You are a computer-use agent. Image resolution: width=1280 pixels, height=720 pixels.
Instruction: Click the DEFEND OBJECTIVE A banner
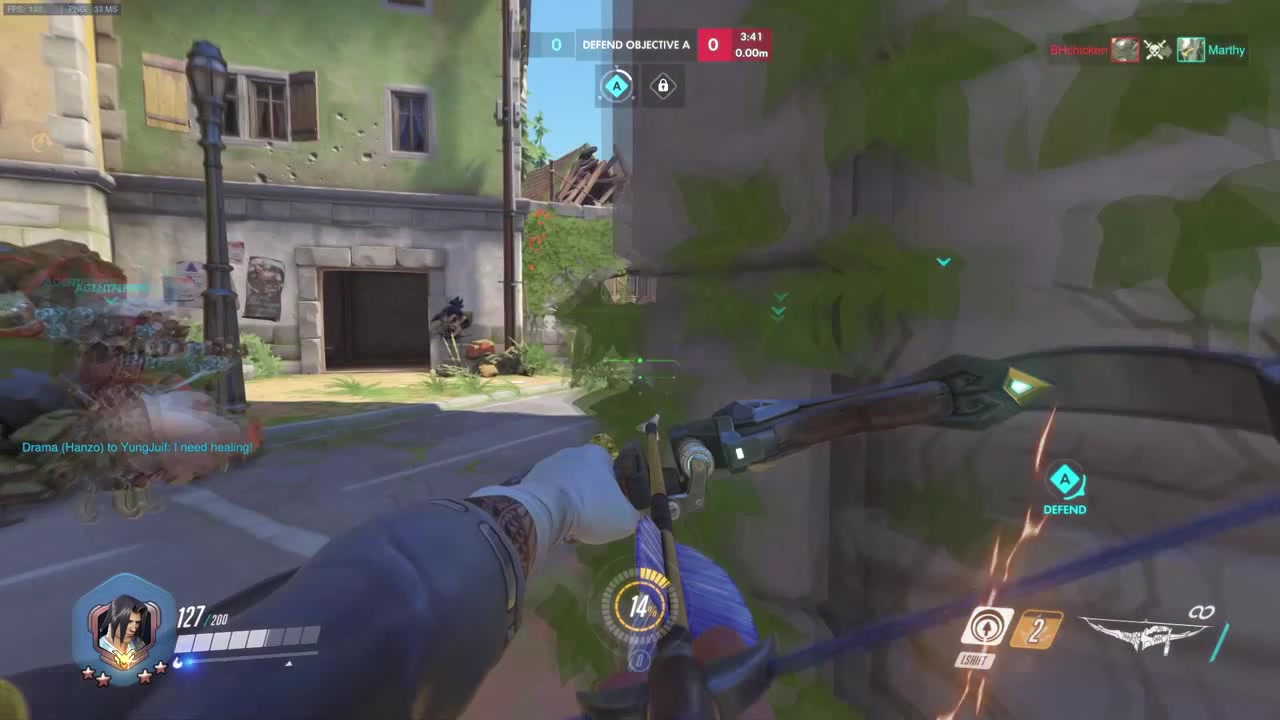click(x=636, y=44)
